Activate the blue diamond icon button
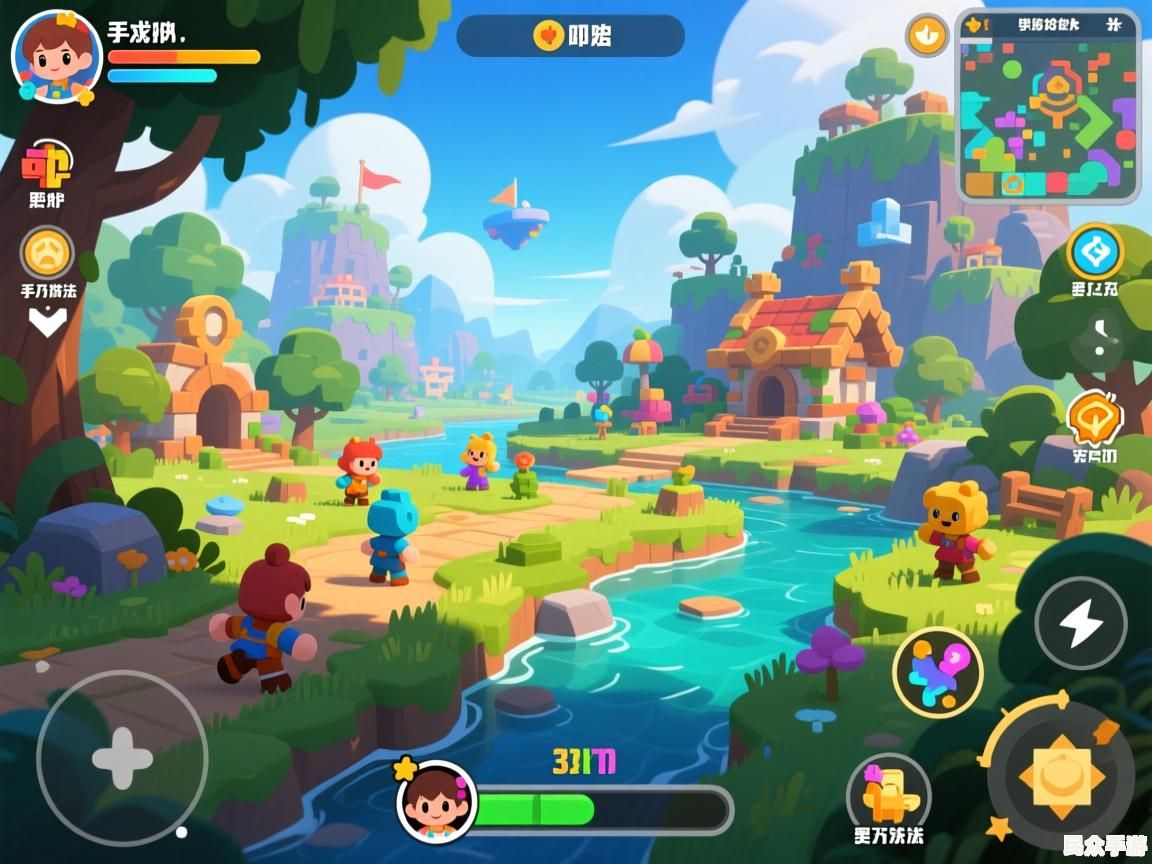This screenshot has width=1152, height=864. (x=1094, y=252)
